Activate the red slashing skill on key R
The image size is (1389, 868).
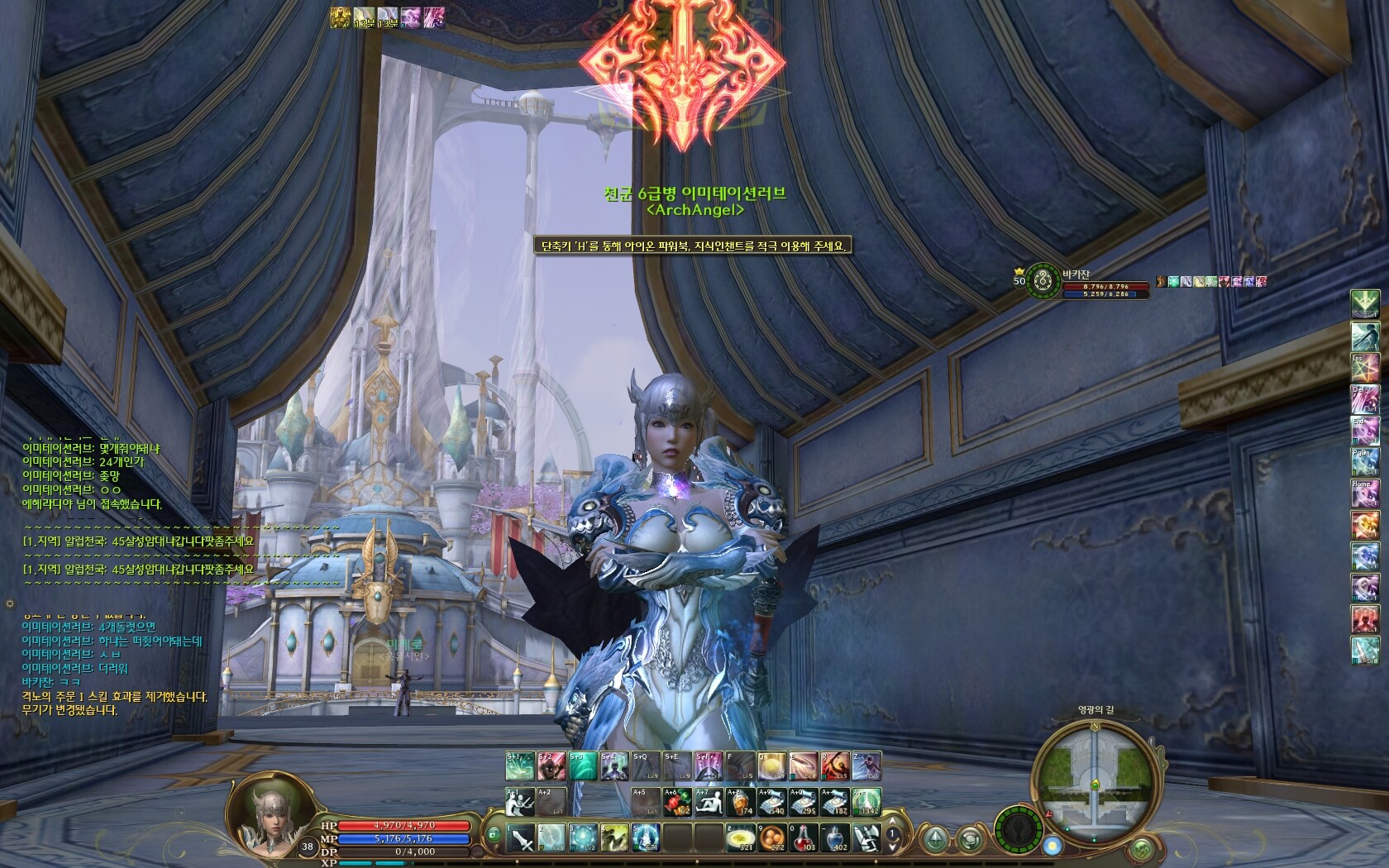[835, 766]
